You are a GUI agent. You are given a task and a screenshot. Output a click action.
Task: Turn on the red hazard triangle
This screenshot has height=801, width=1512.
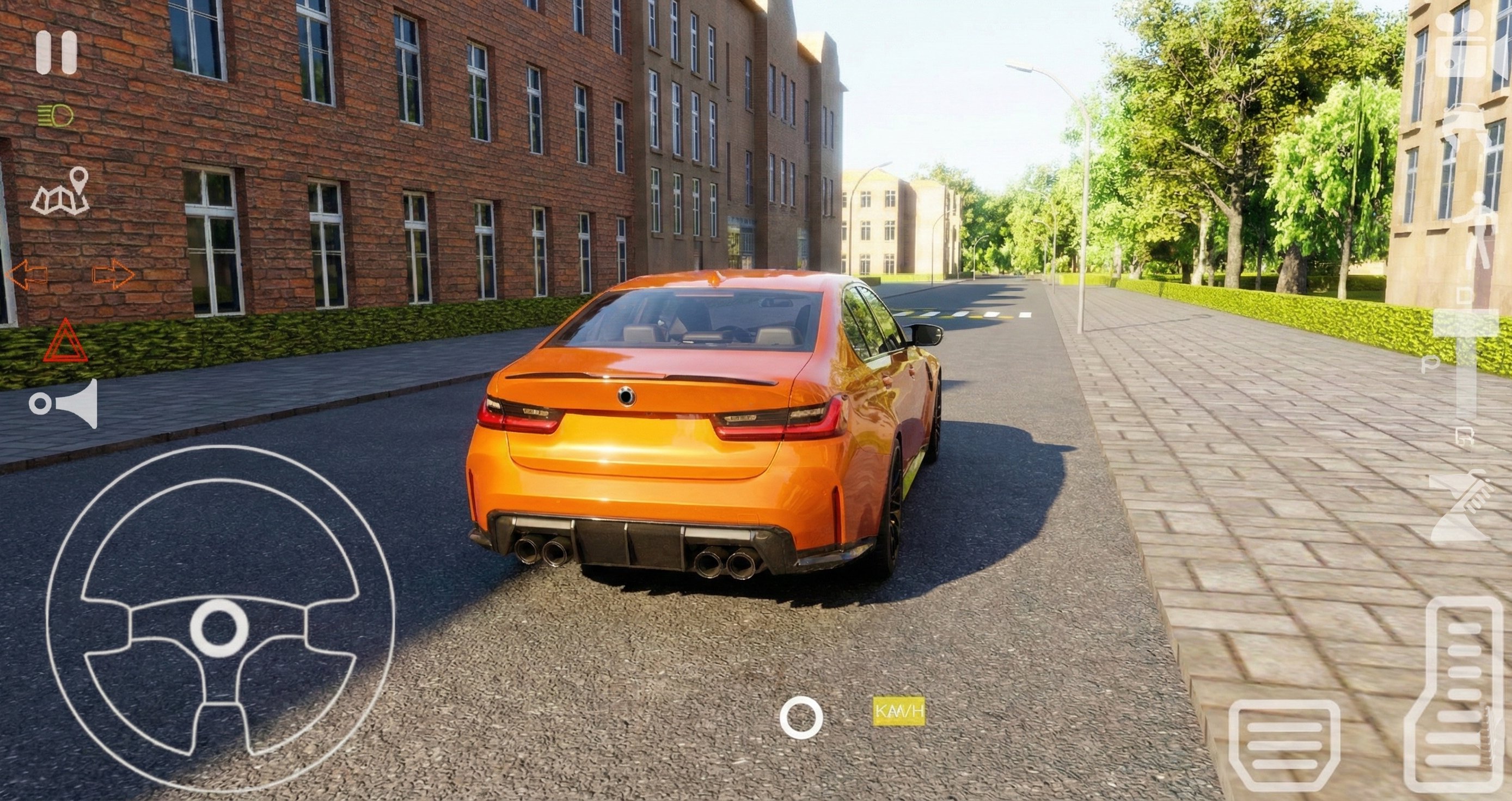pos(65,341)
